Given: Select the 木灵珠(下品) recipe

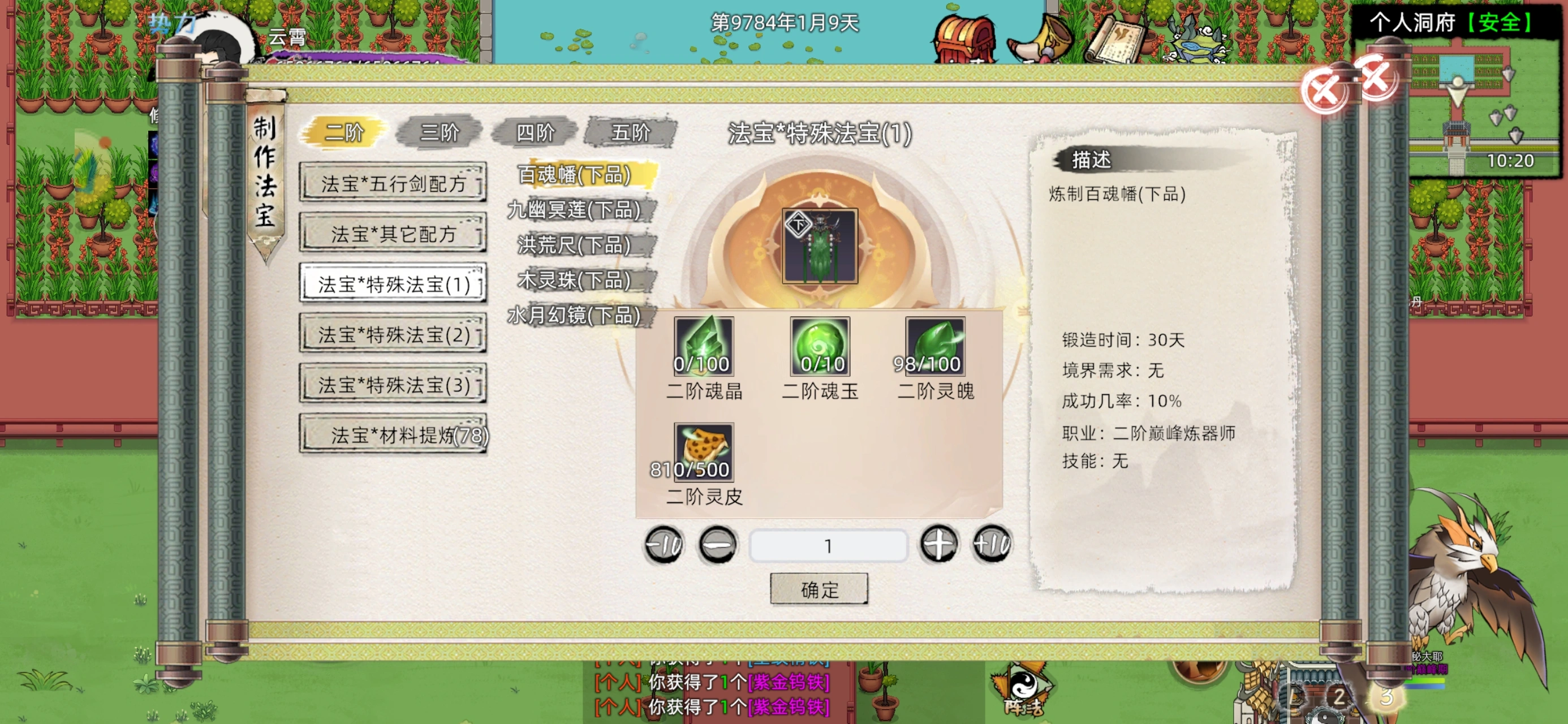Looking at the screenshot, I should point(574,280).
